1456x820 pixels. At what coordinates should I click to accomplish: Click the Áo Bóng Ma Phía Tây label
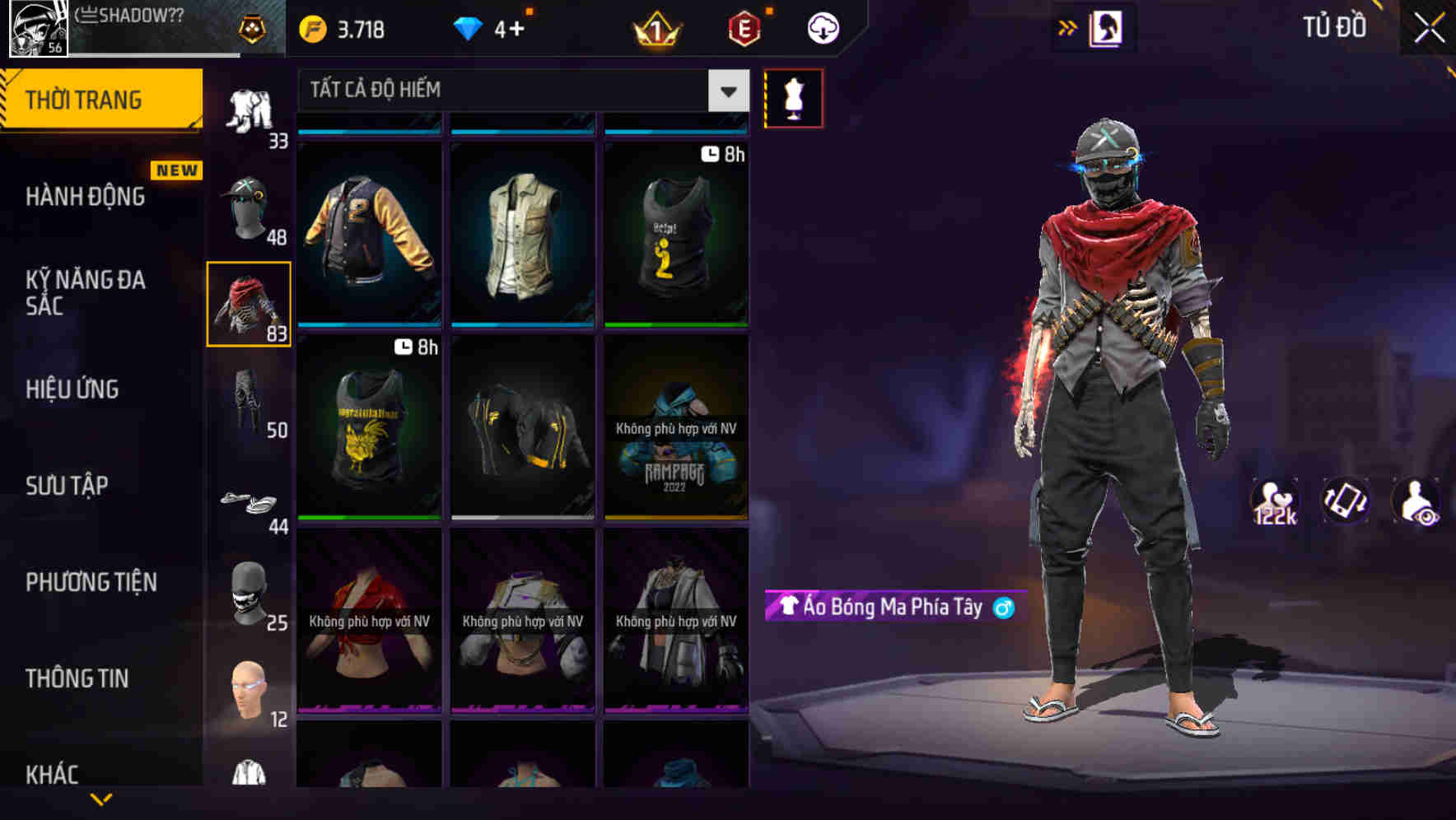click(x=881, y=608)
